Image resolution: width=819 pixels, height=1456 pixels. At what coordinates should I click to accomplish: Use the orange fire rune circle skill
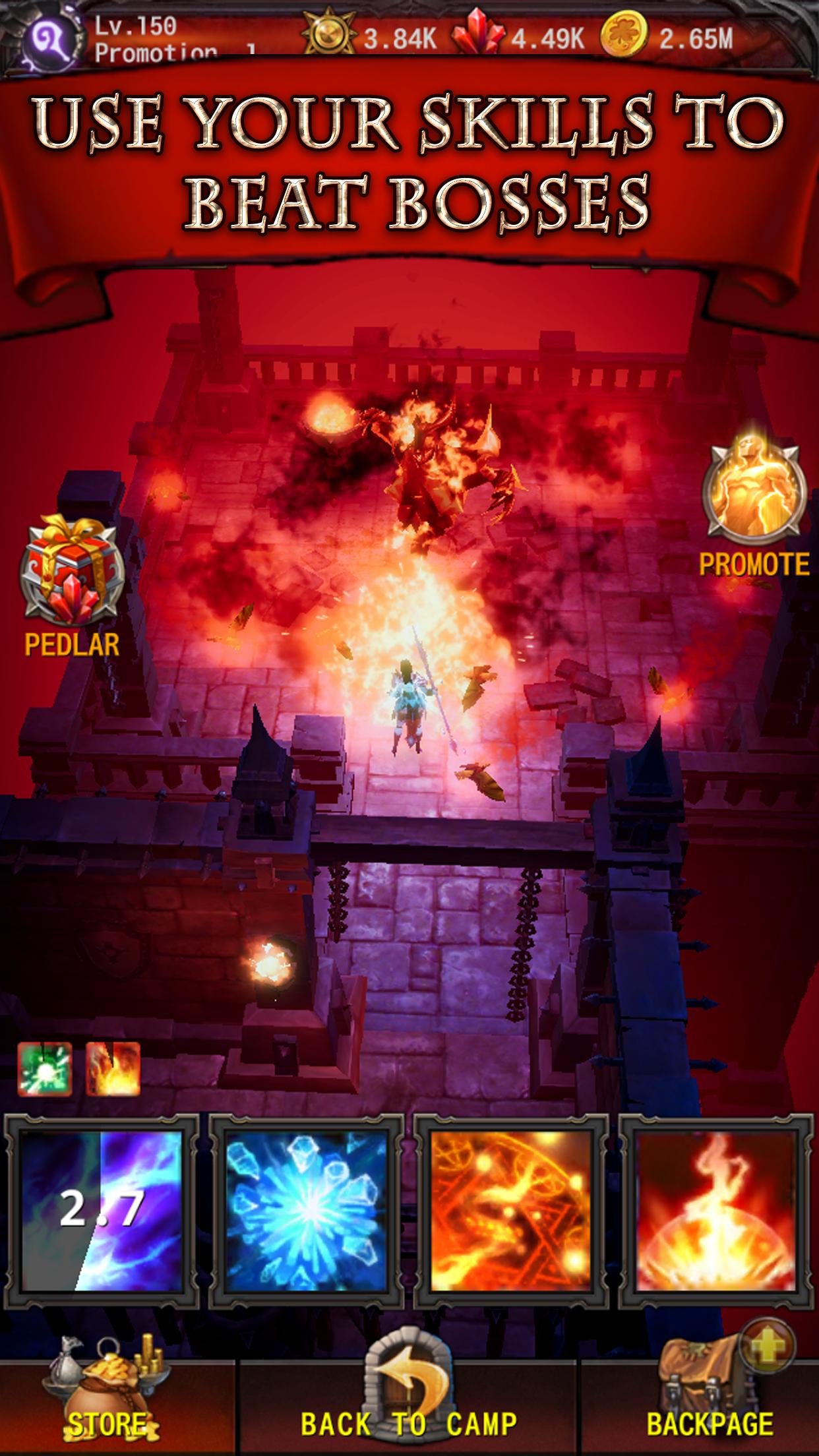[x=511, y=1211]
